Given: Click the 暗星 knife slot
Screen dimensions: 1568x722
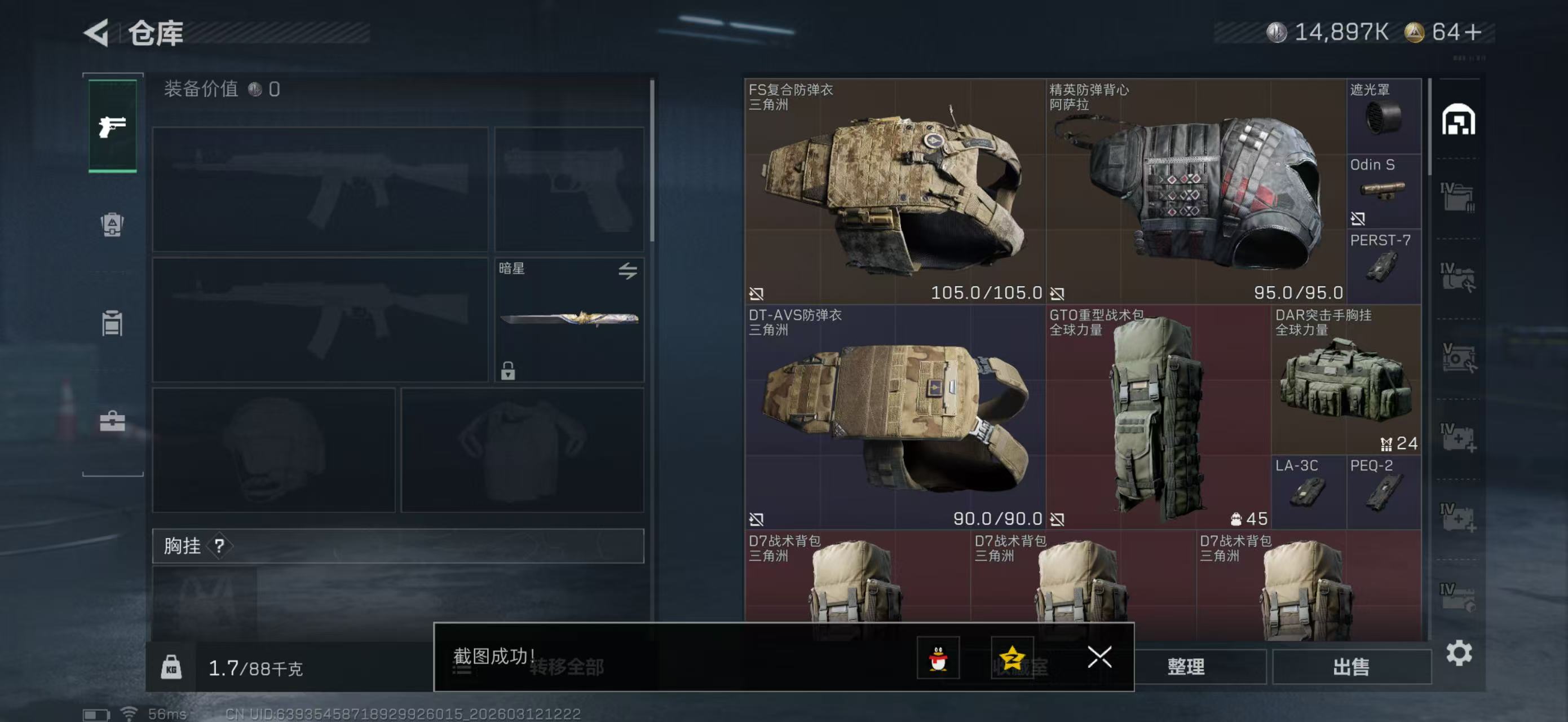Looking at the screenshot, I should (568, 320).
